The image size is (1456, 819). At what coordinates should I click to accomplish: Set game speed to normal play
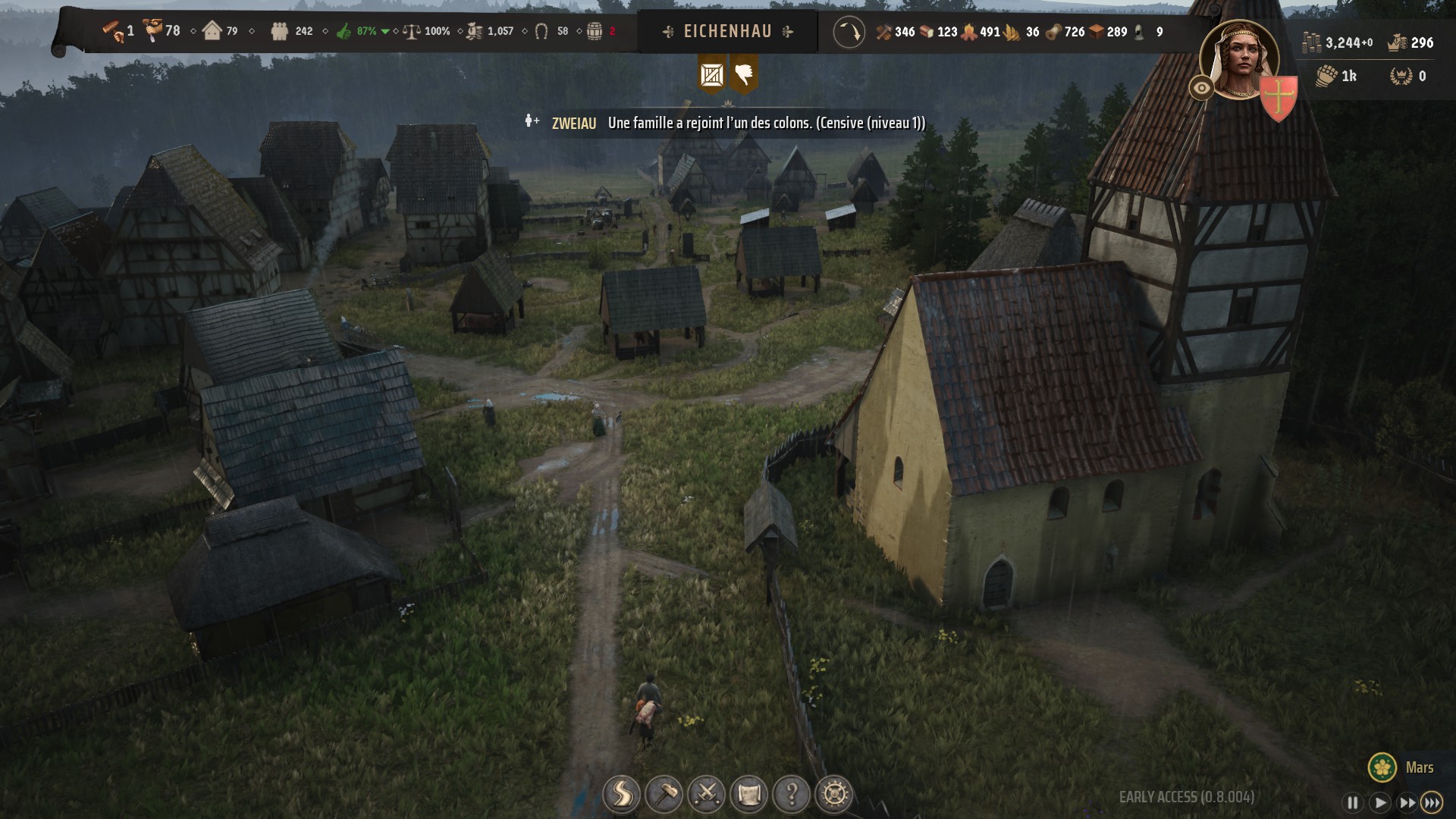pyautogui.click(x=1379, y=802)
